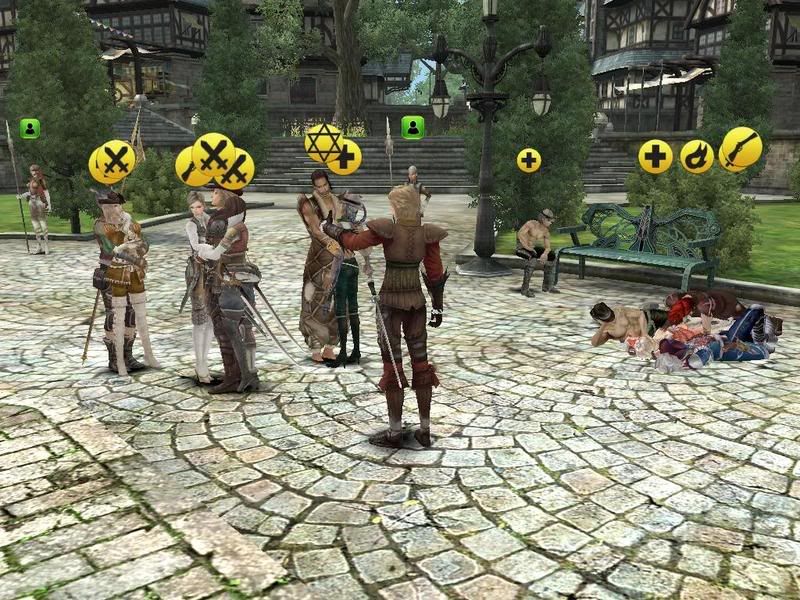The width and height of the screenshot is (800, 600).
Task: Choose the yellow musket rifle icon
Action: pyautogui.click(x=741, y=148)
